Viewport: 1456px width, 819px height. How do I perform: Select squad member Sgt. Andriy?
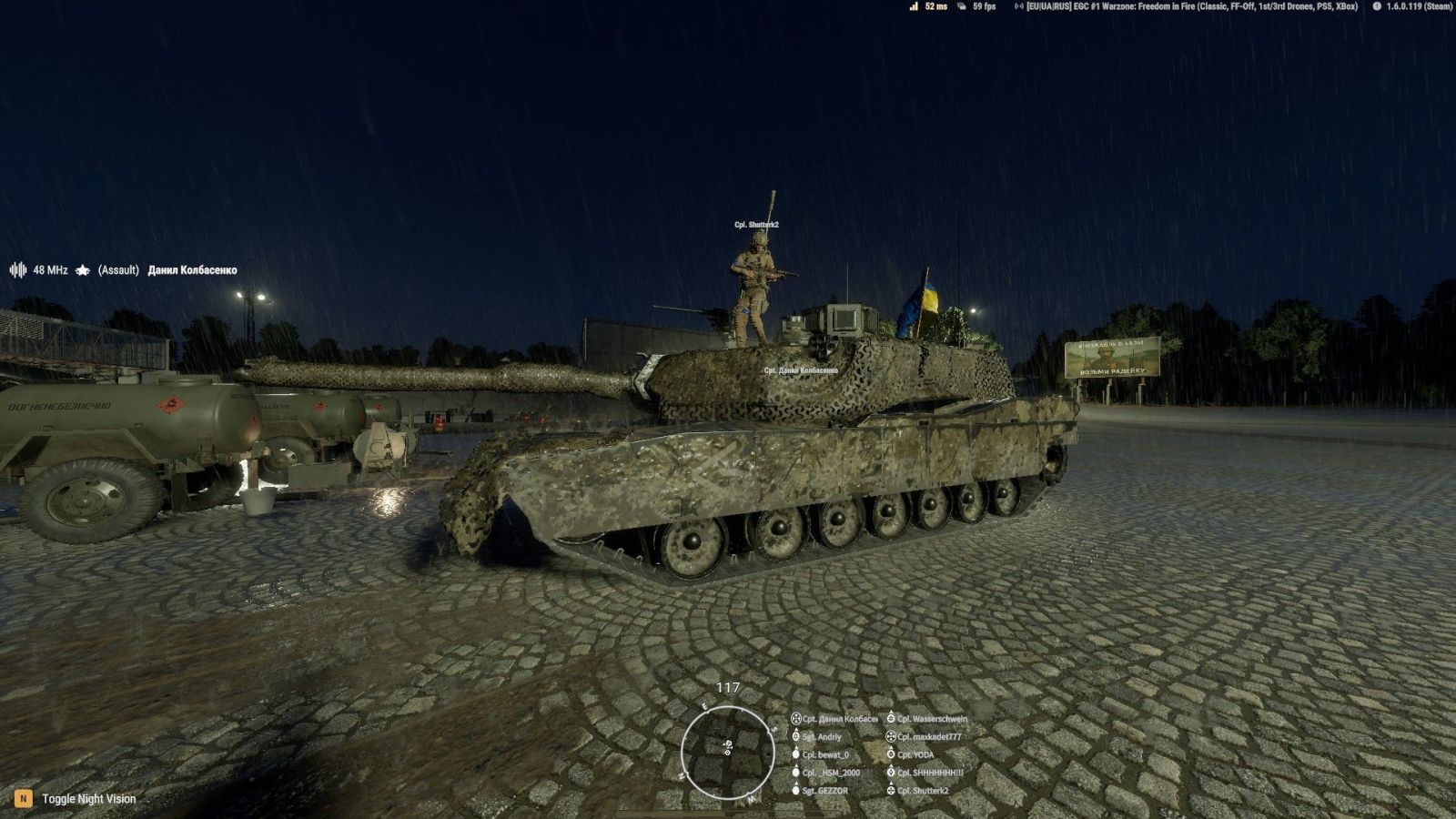pos(822,737)
